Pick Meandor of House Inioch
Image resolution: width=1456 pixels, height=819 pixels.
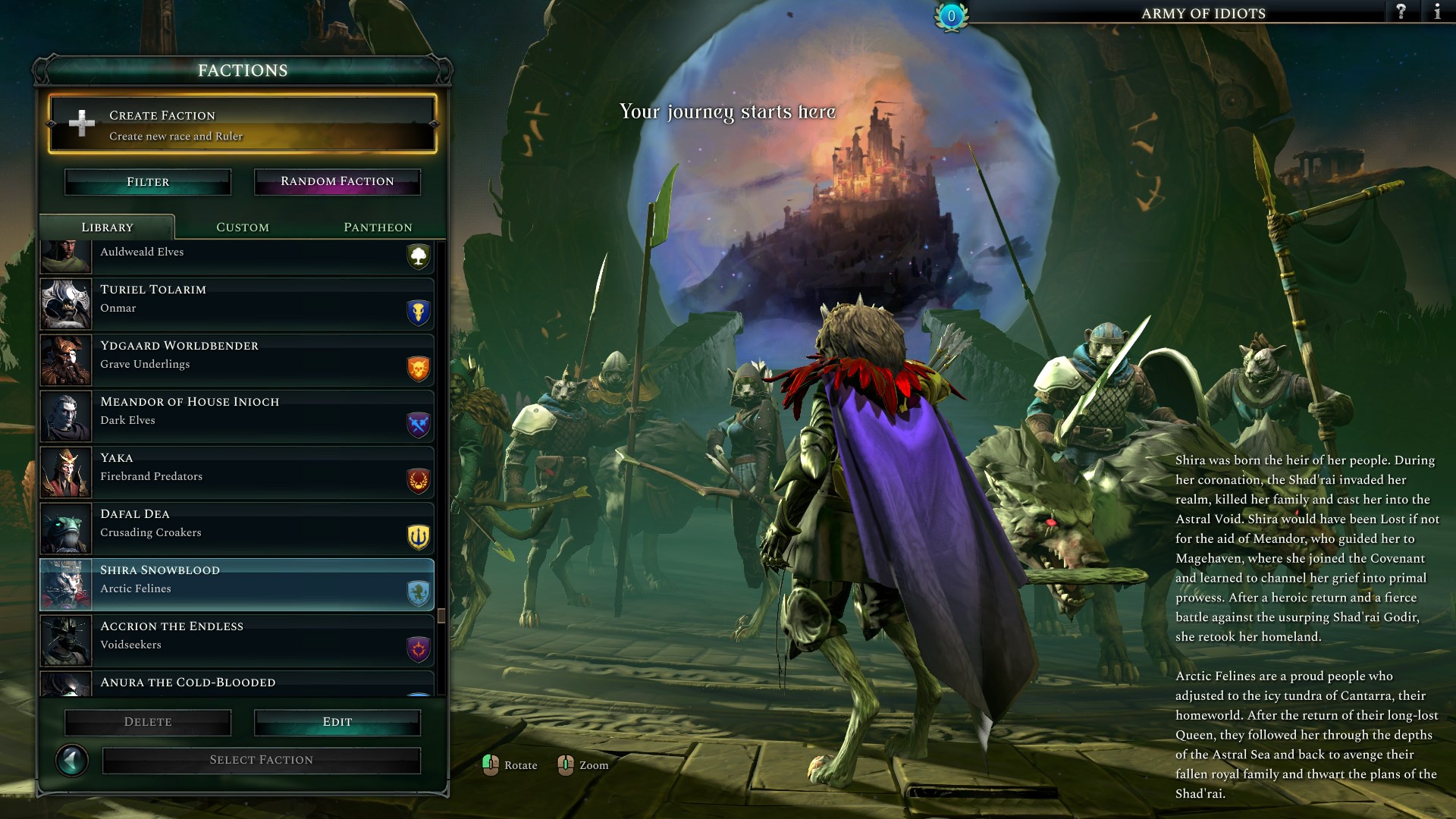[237, 416]
